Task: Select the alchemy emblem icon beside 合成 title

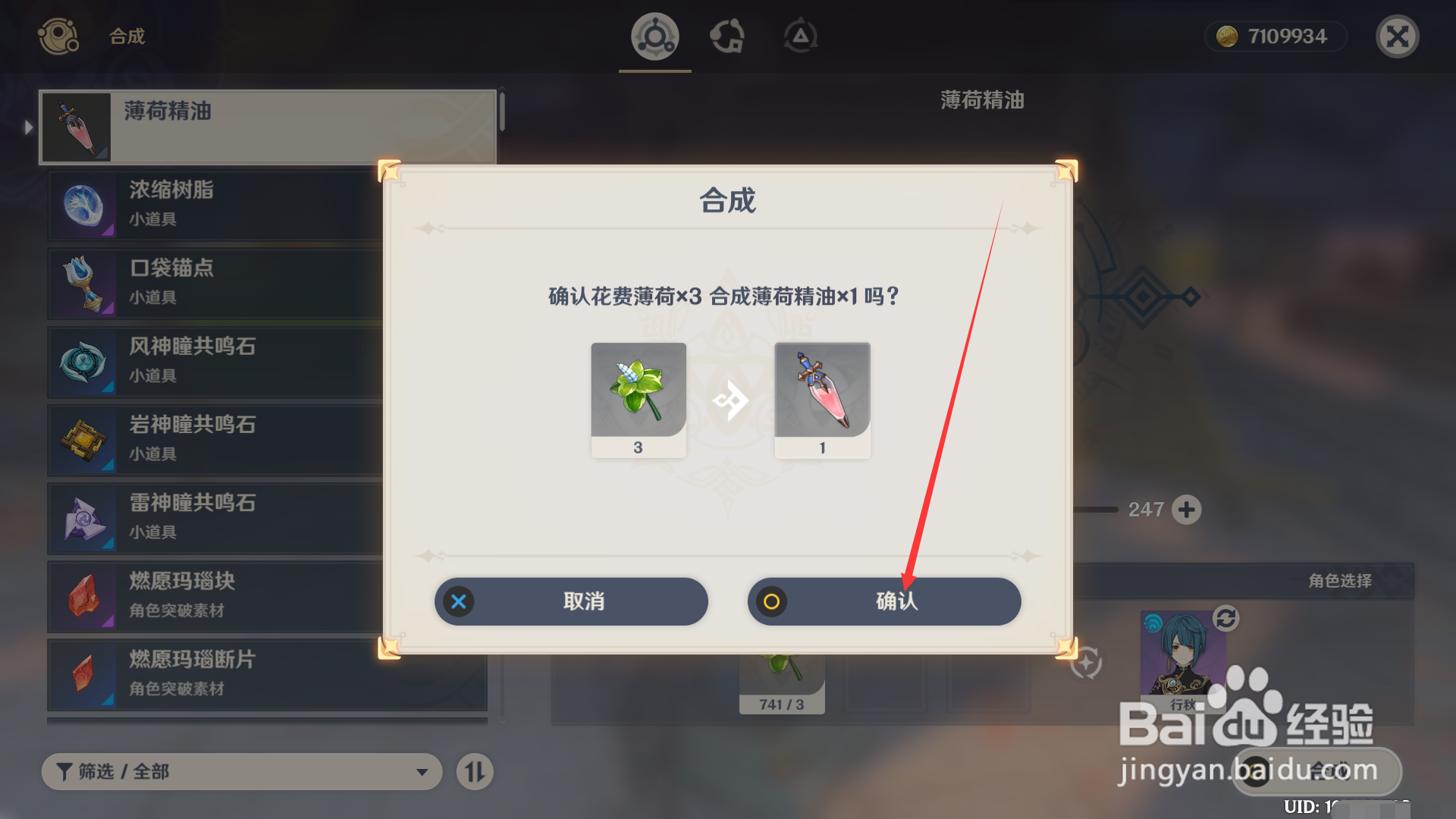Action: (x=58, y=36)
